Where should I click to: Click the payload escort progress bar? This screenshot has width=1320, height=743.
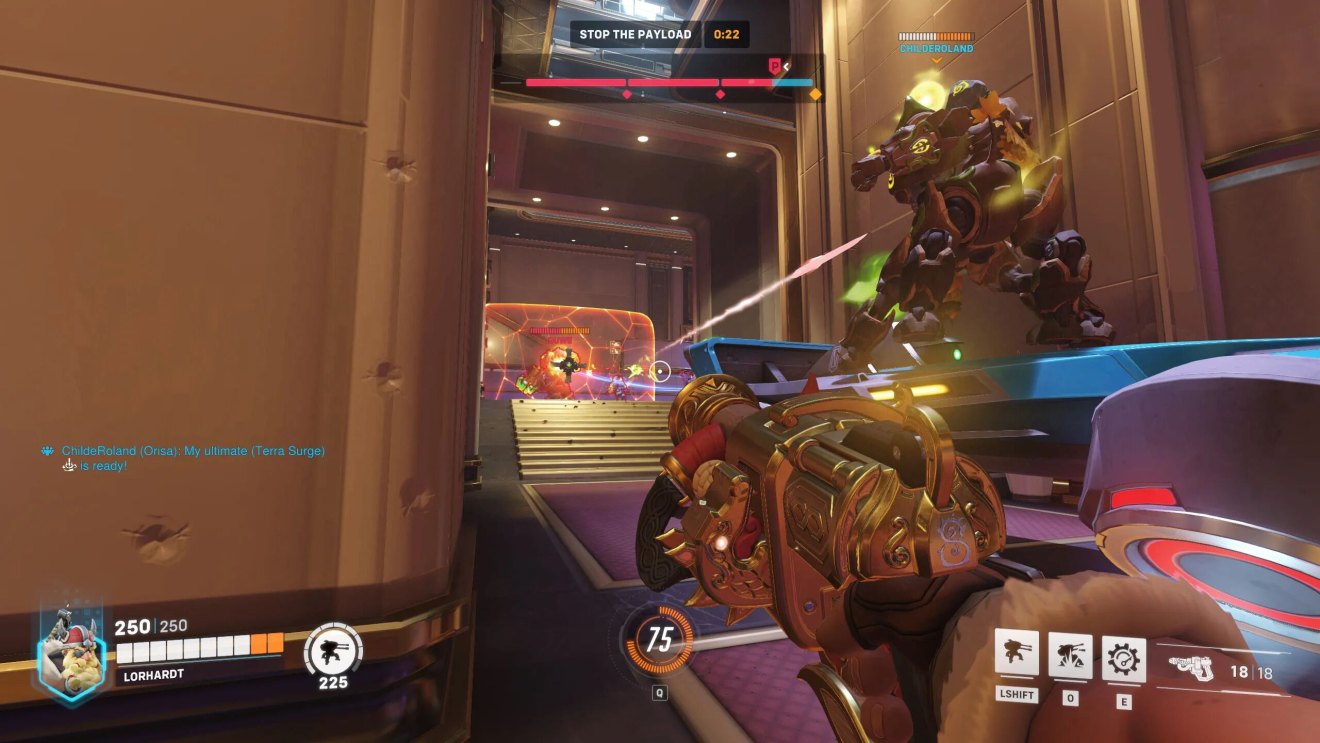pos(670,83)
